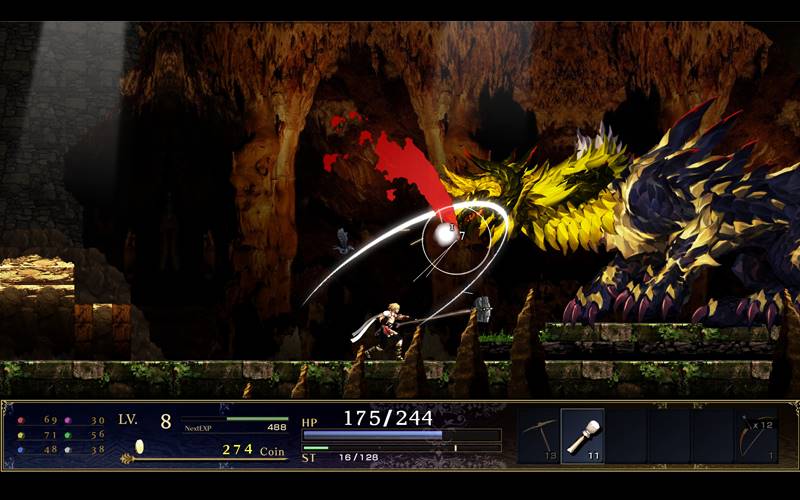Image resolution: width=800 pixels, height=500 pixels.
Task: Select the highlighted white mallet item slot
Action: tap(581, 435)
